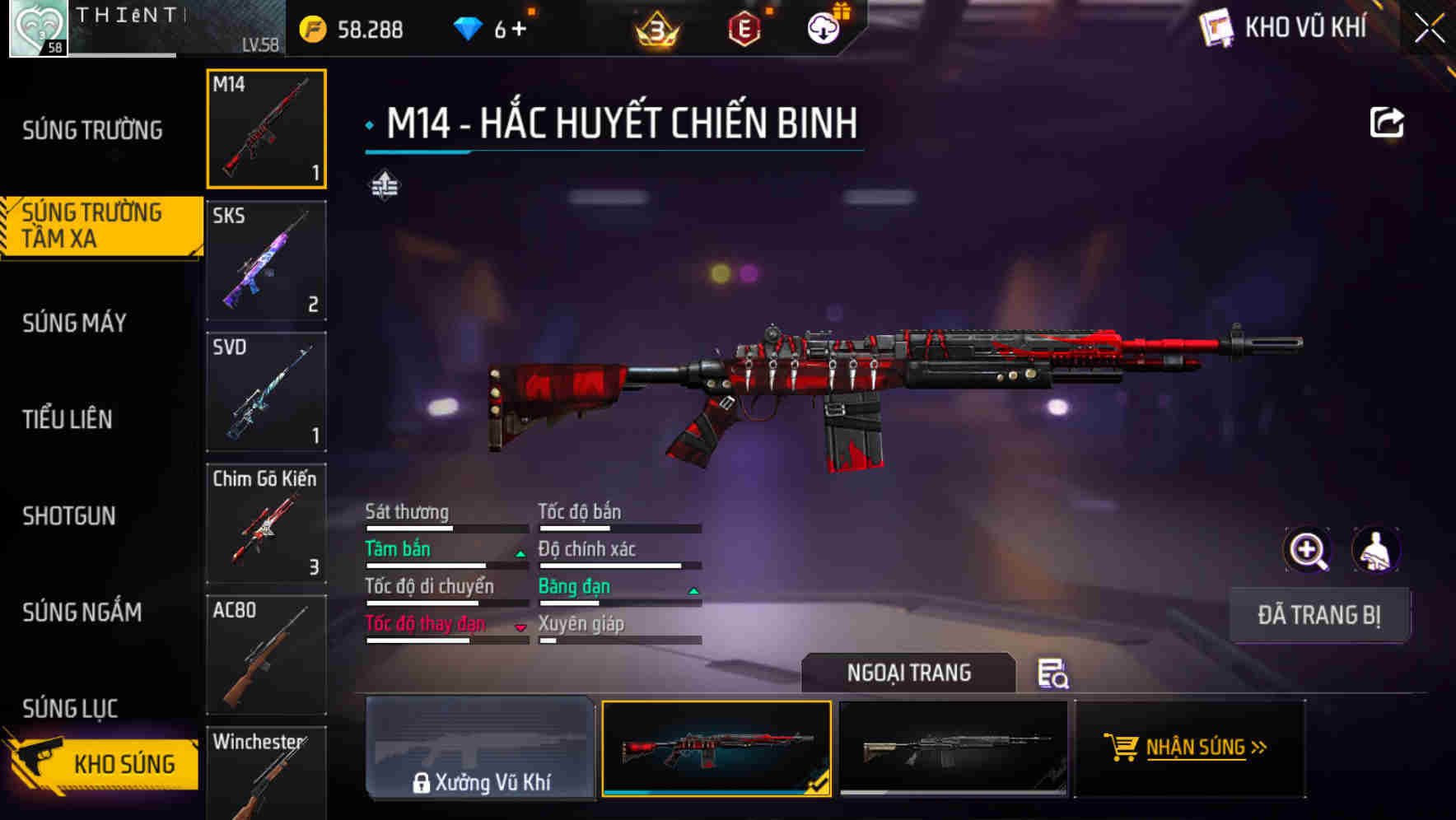Click the share weapon icon near the M14 title
Image resolution: width=1456 pixels, height=820 pixels.
pyautogui.click(x=1388, y=121)
